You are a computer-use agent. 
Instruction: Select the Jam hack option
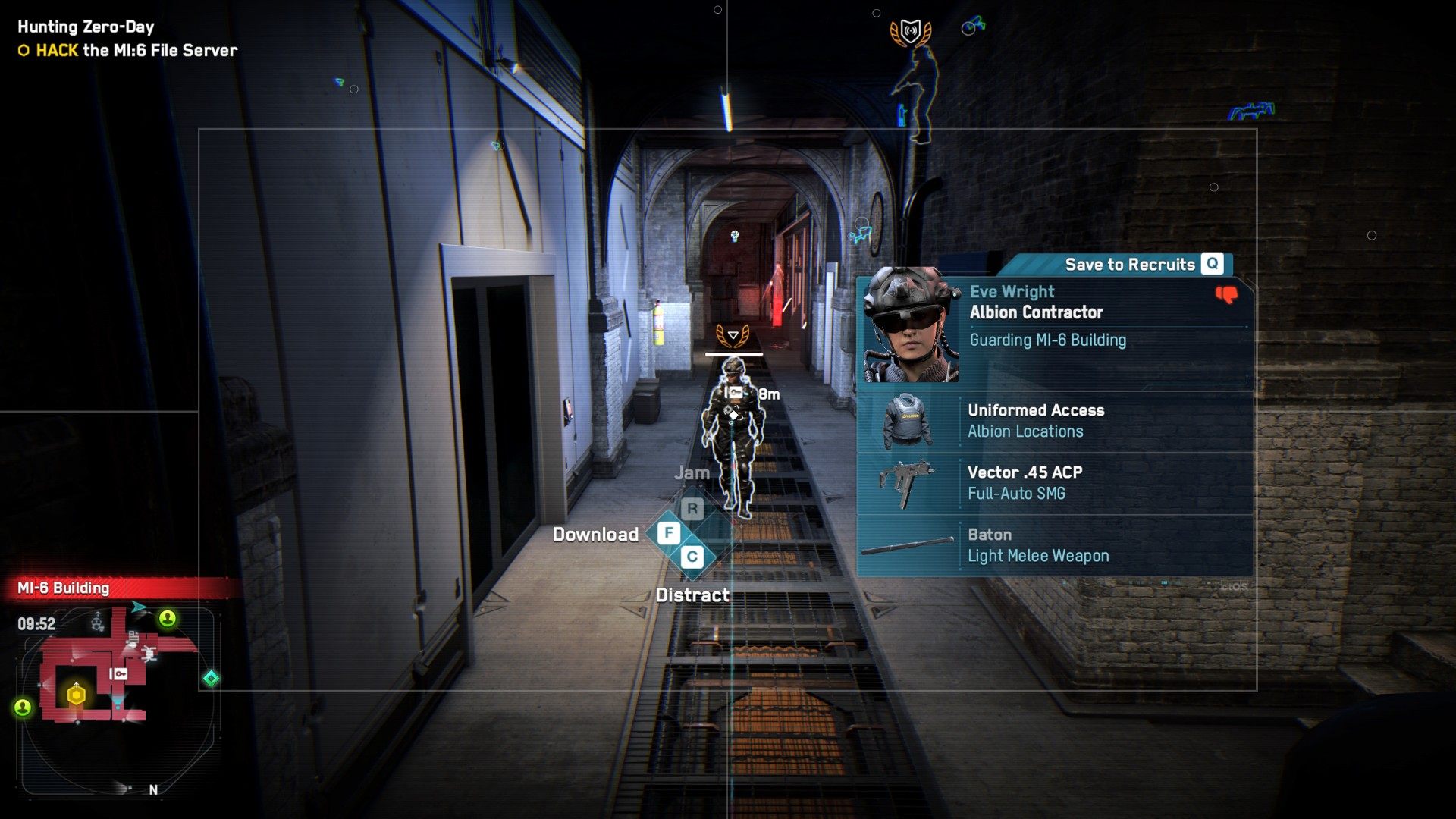pyautogui.click(x=692, y=509)
